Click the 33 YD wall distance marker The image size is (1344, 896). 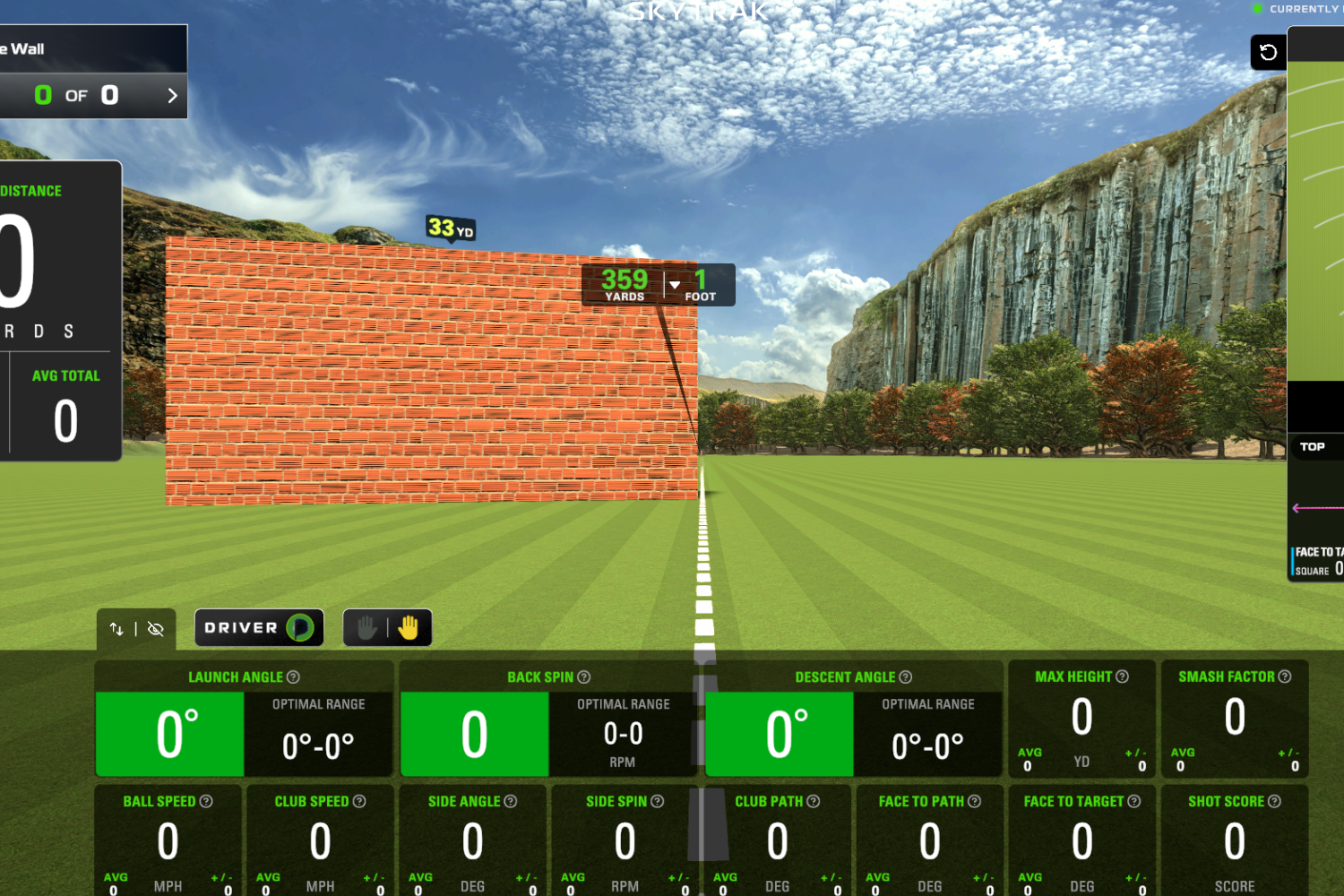(449, 228)
